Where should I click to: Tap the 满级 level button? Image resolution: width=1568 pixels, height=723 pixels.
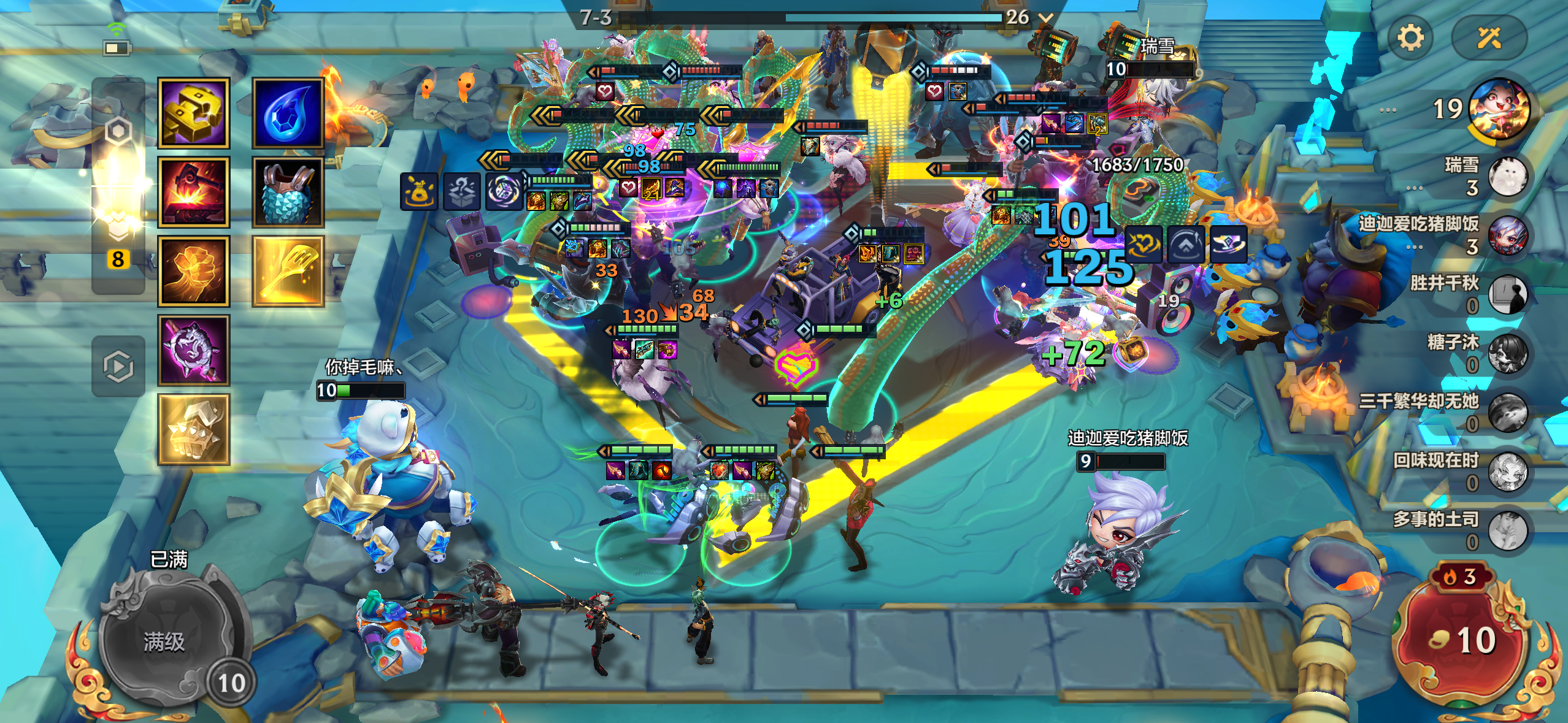coord(164,641)
